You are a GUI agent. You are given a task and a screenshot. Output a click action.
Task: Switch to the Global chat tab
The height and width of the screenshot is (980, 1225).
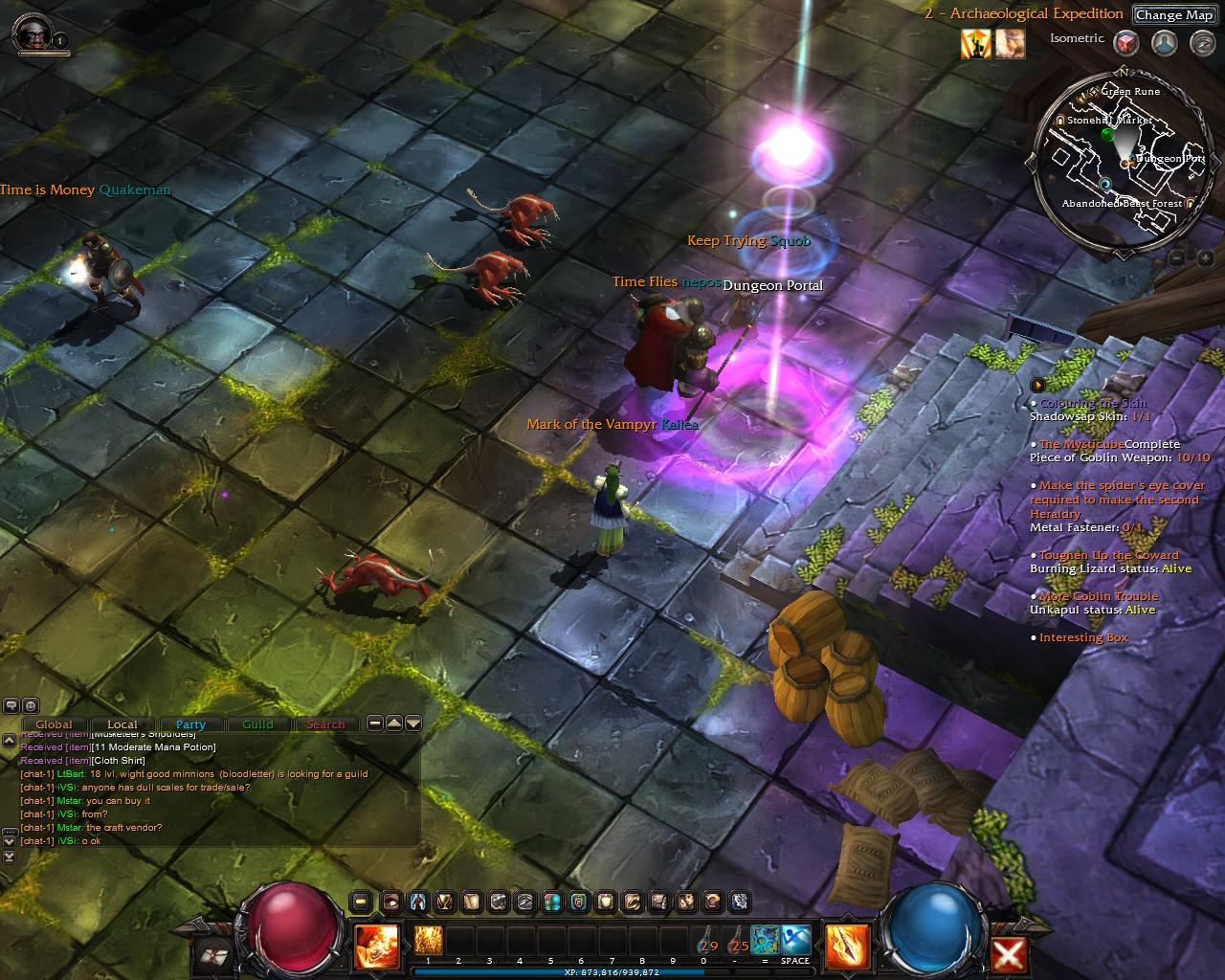(55, 724)
